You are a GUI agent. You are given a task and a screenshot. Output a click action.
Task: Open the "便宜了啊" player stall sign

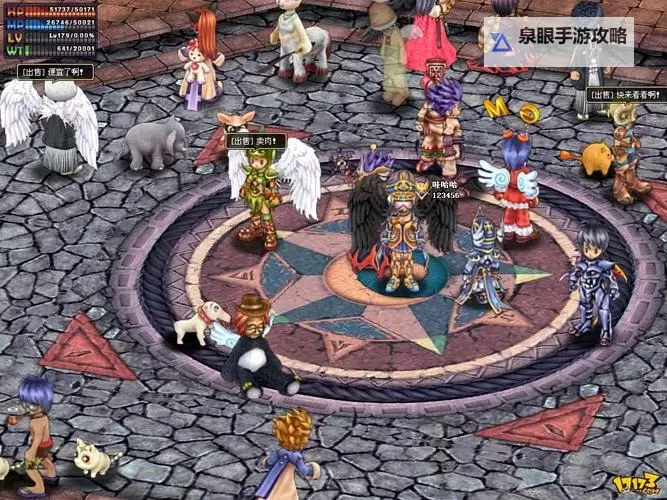click(x=56, y=72)
